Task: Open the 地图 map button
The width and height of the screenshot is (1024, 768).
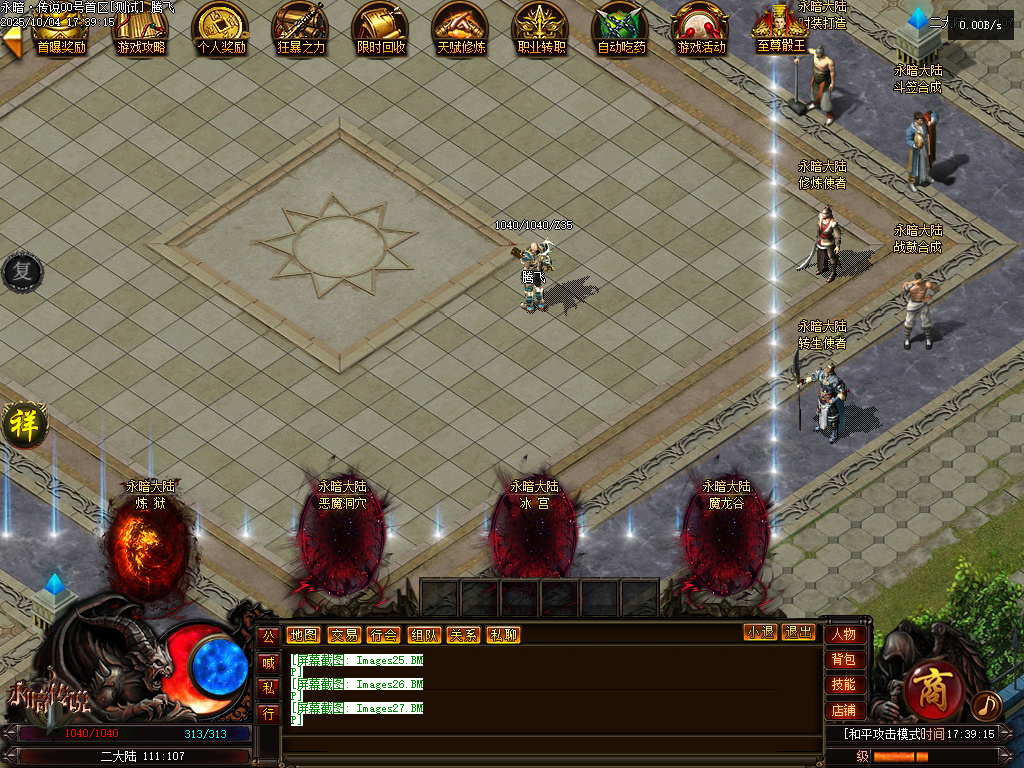Action: pos(303,634)
